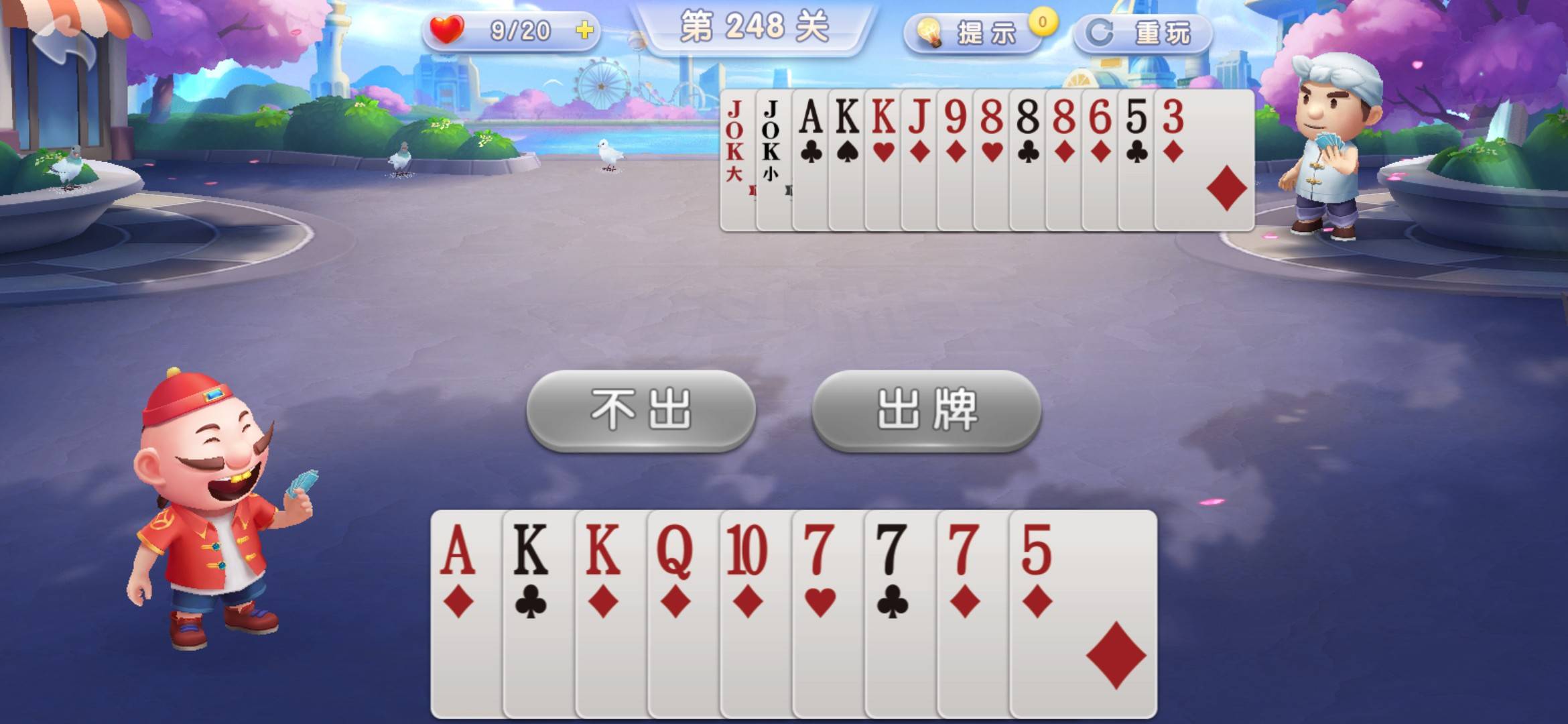Tap the red heart lives icon

click(447, 29)
